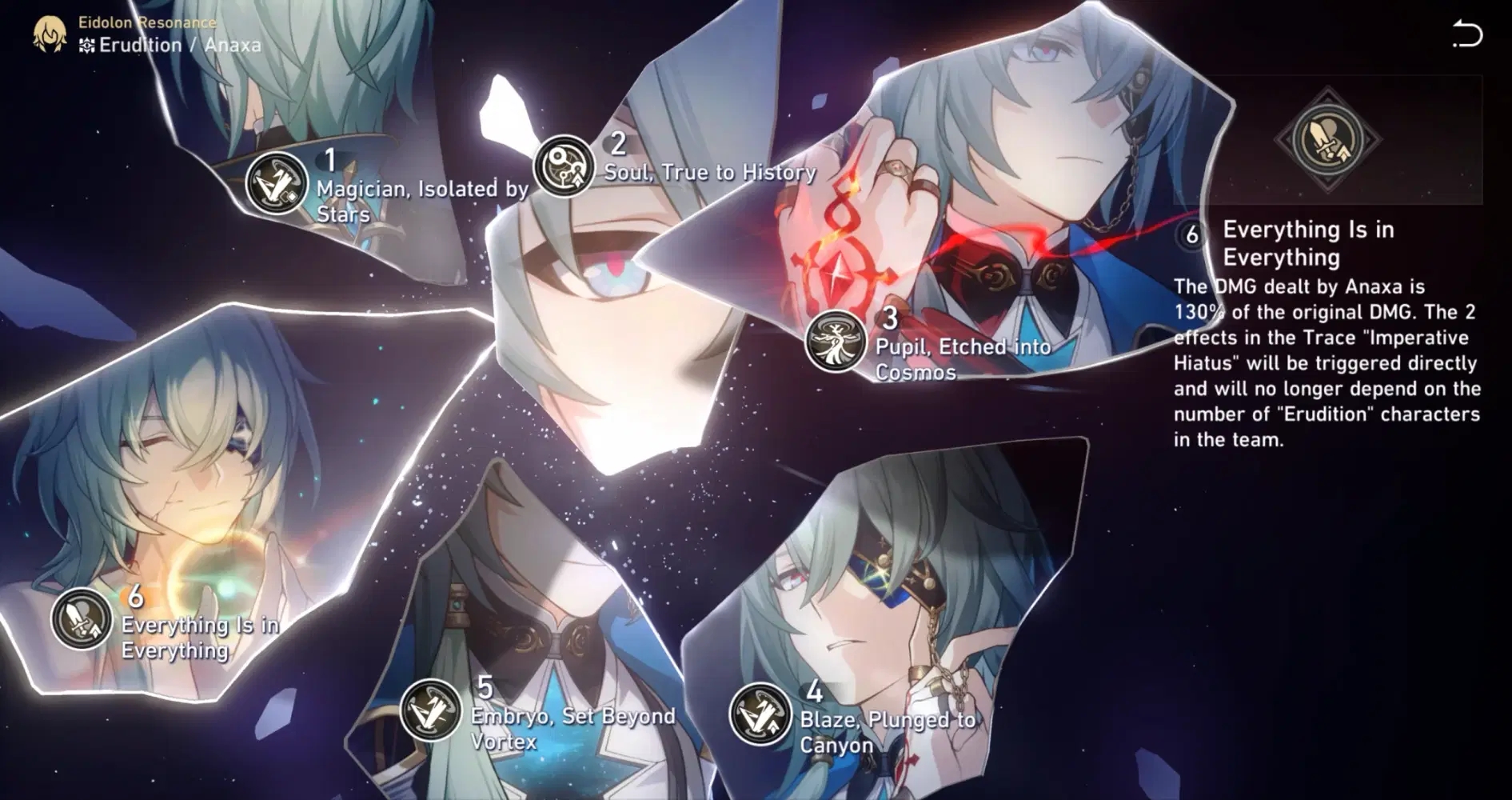
Task: Go back using the return arrow
Action: coord(1466,34)
